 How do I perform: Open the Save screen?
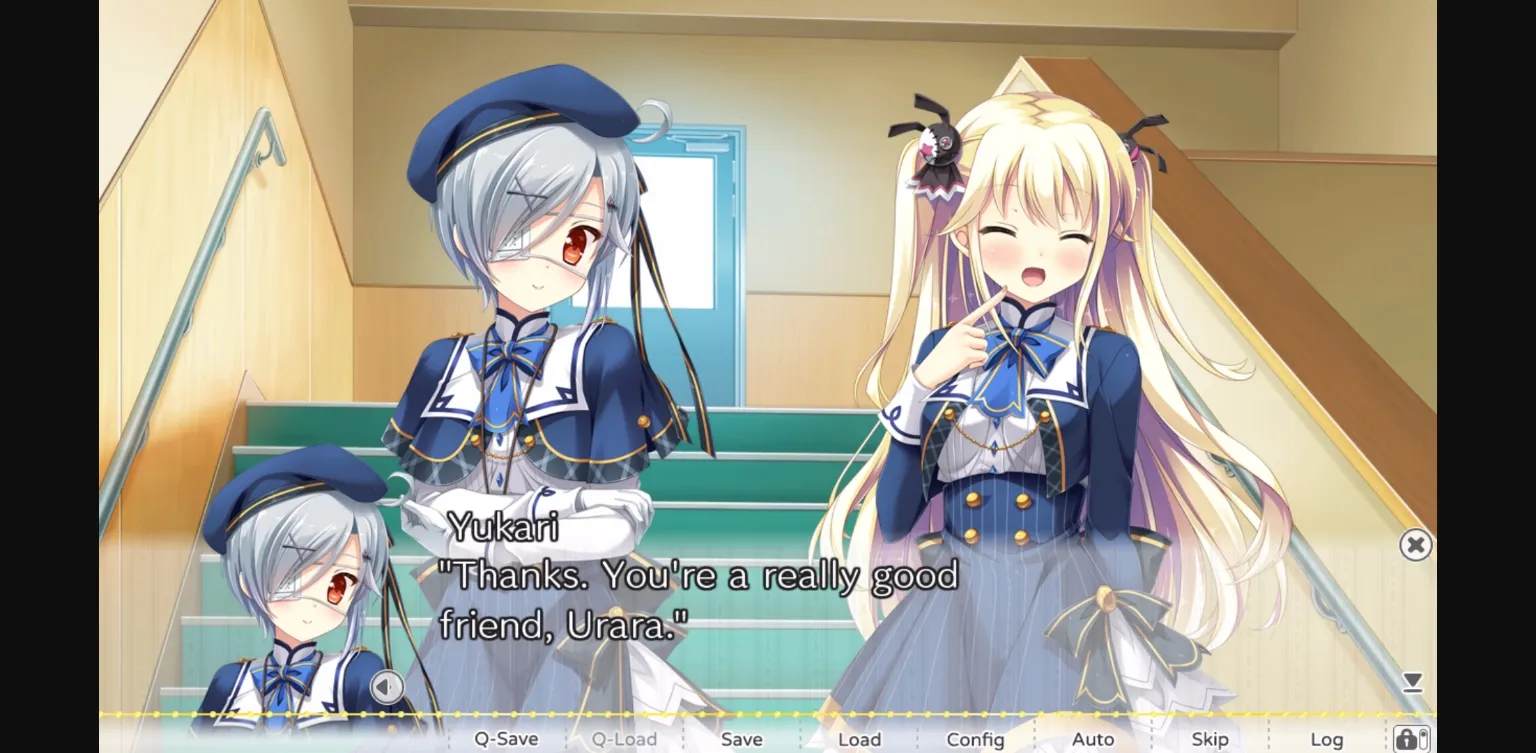(740, 738)
